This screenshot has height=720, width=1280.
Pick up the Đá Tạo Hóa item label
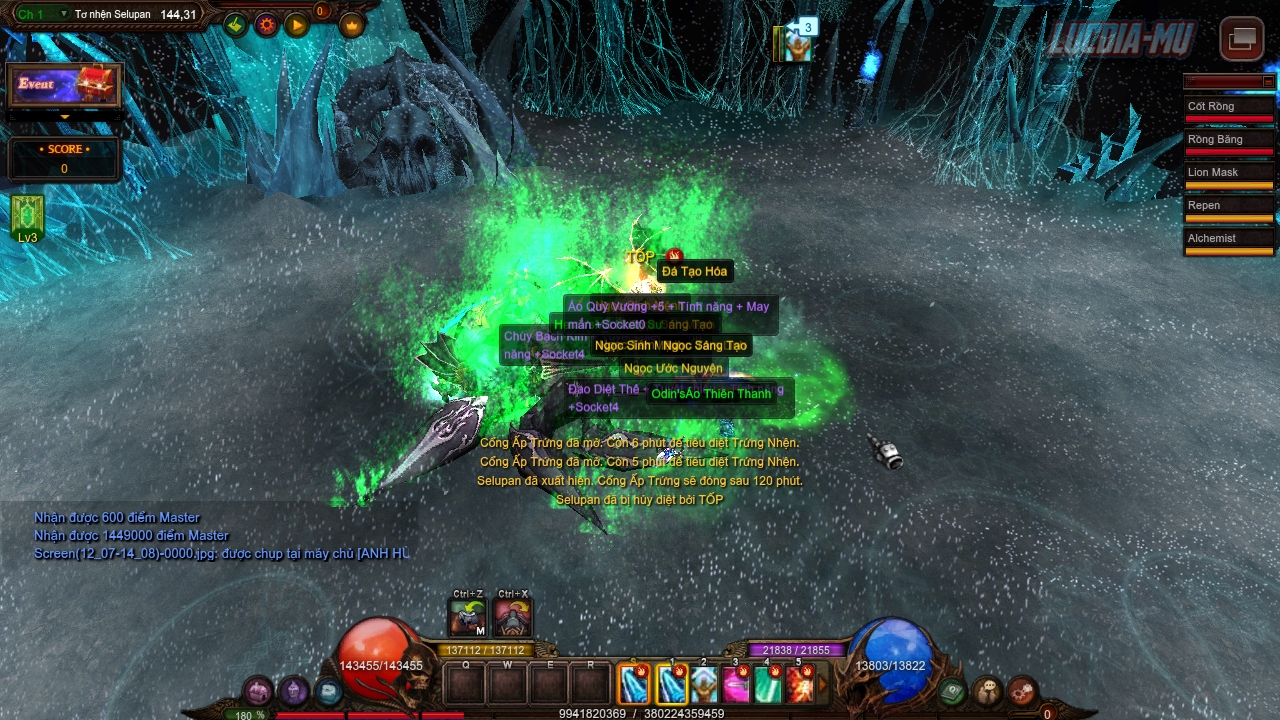(x=694, y=272)
